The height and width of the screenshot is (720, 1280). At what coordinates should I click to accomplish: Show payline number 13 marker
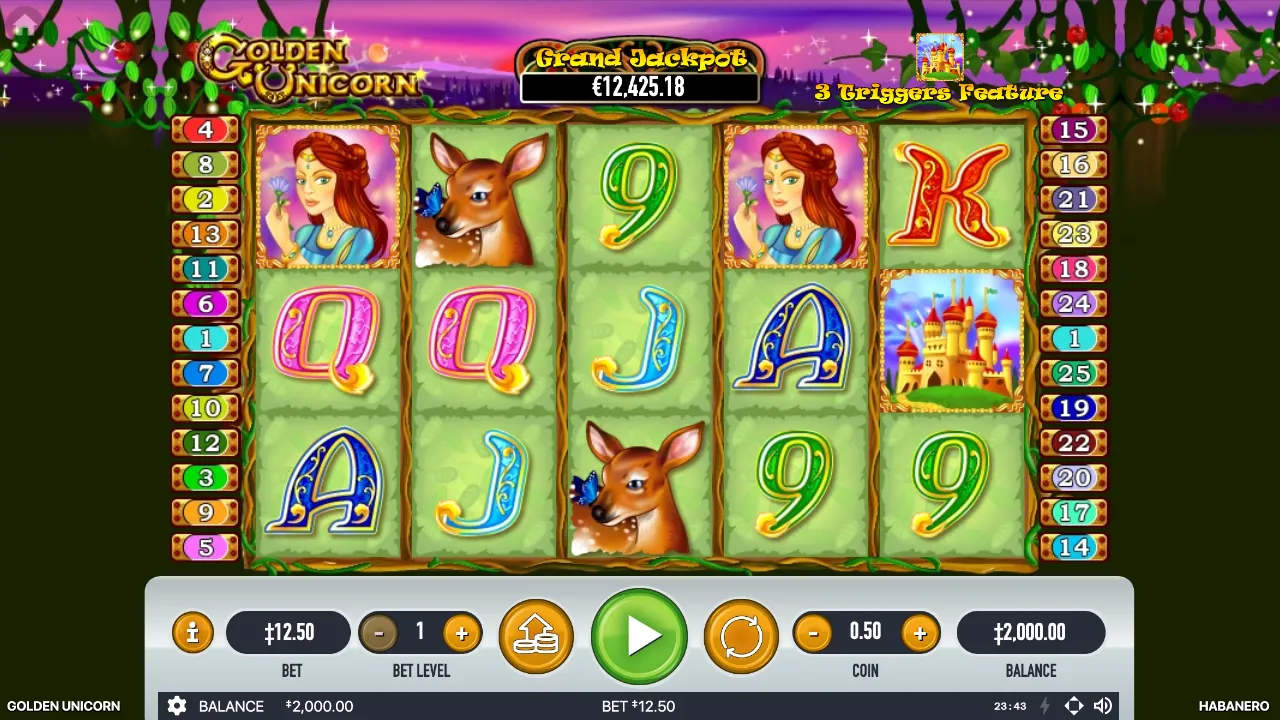pyautogui.click(x=205, y=234)
